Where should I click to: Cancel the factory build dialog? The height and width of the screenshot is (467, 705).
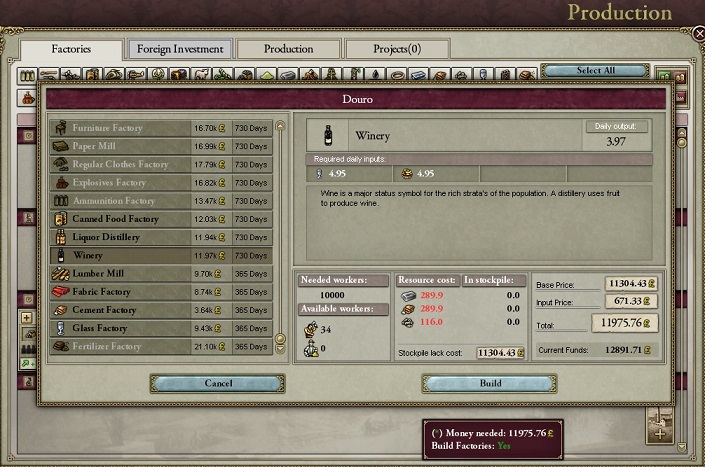pyautogui.click(x=217, y=383)
